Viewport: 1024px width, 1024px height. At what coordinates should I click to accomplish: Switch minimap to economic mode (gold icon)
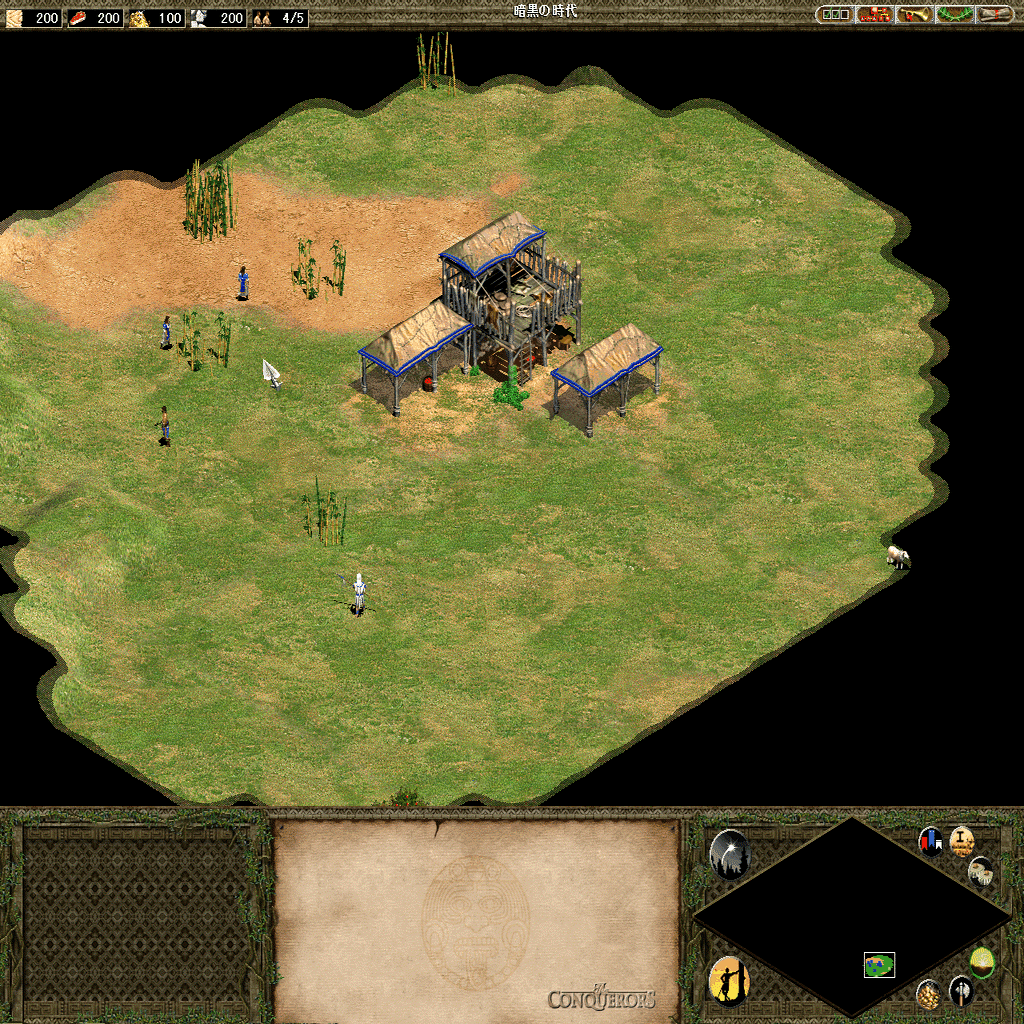tap(929, 994)
